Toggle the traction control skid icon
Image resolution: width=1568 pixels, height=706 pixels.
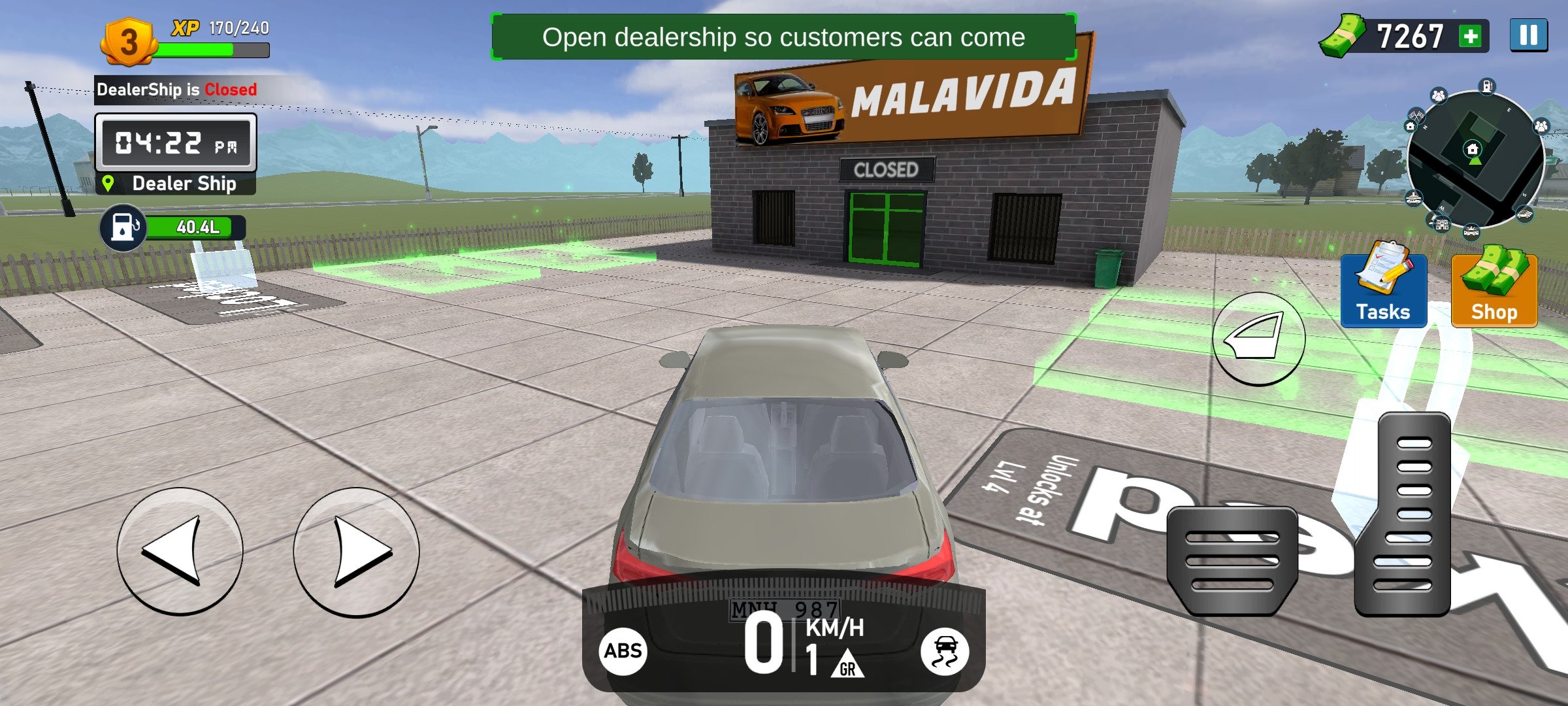click(944, 651)
